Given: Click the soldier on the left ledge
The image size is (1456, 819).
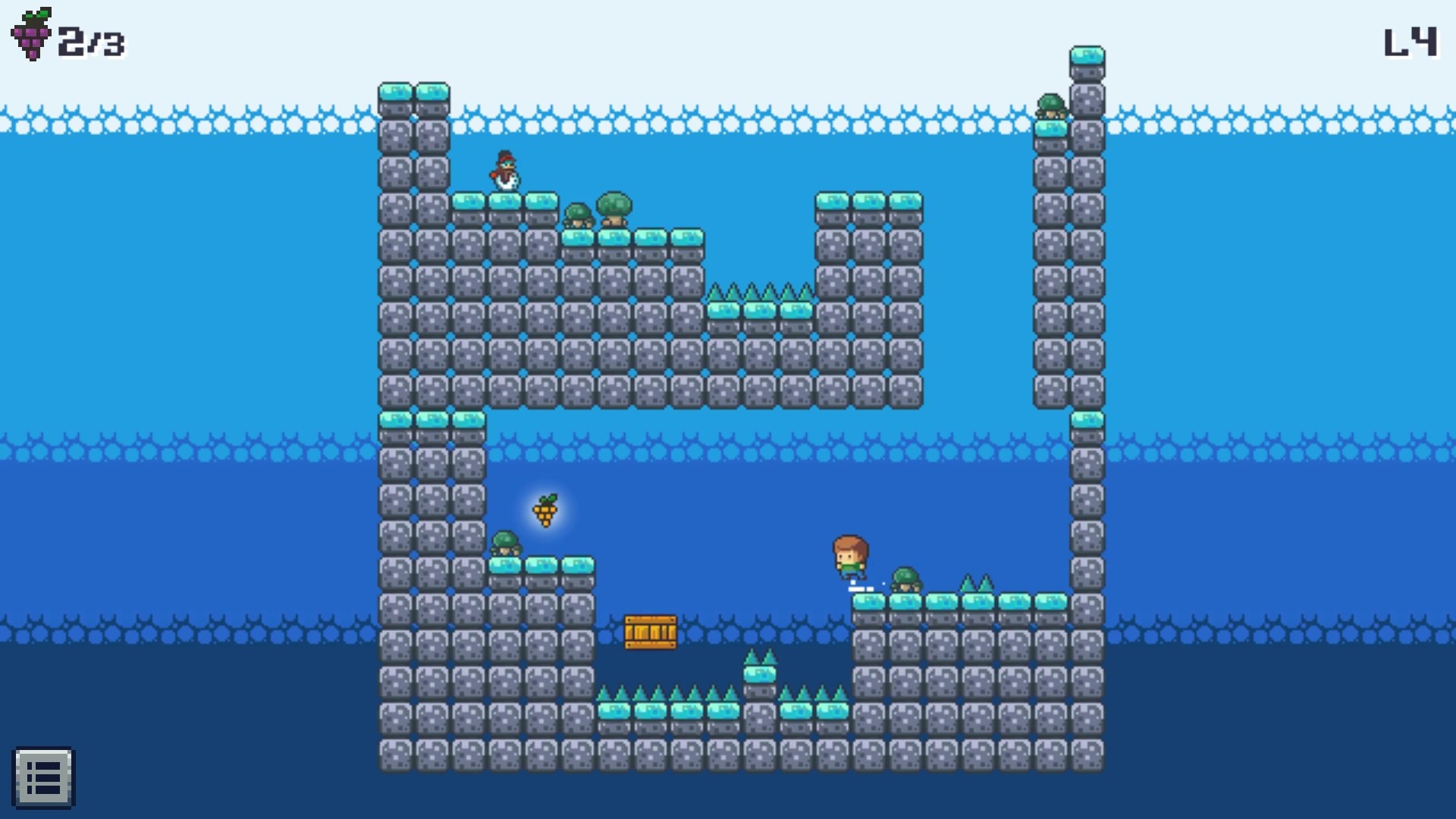Looking at the screenshot, I should tap(506, 543).
